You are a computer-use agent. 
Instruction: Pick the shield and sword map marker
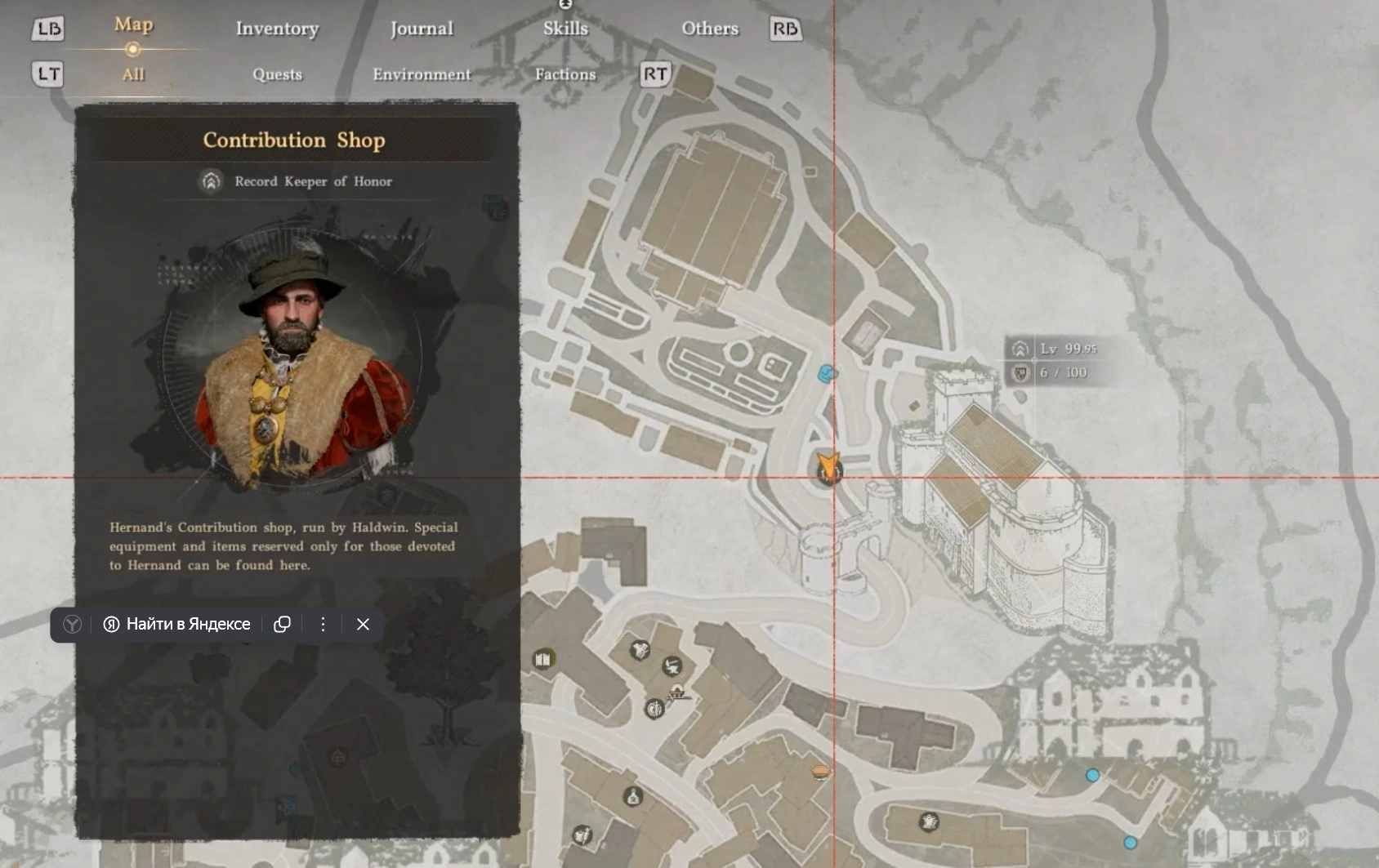(654, 709)
